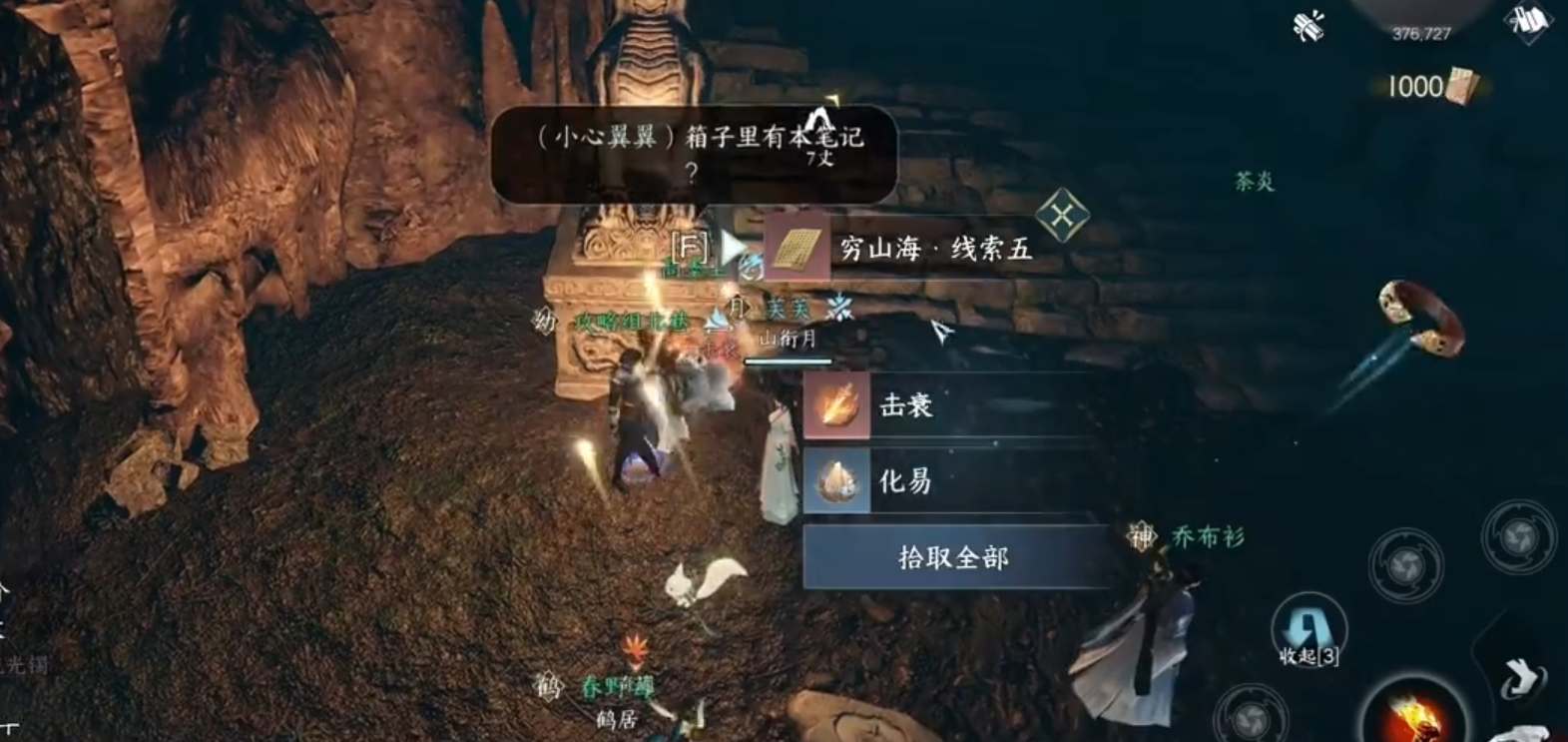Open the firecracker event icon top left
The width and height of the screenshot is (1568, 742).
[x=1308, y=25]
